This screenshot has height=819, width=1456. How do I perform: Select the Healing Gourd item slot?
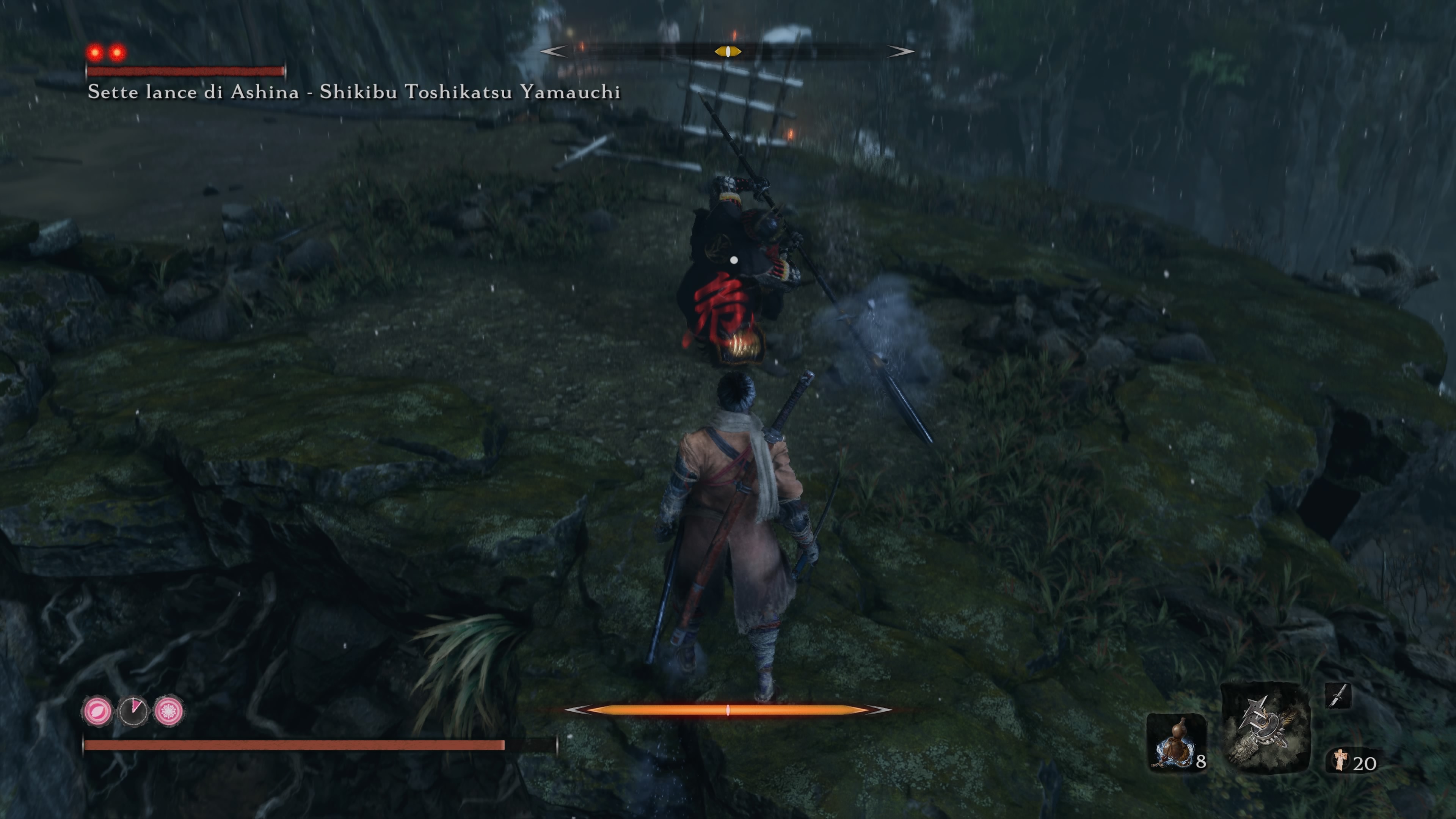[x=1177, y=742]
